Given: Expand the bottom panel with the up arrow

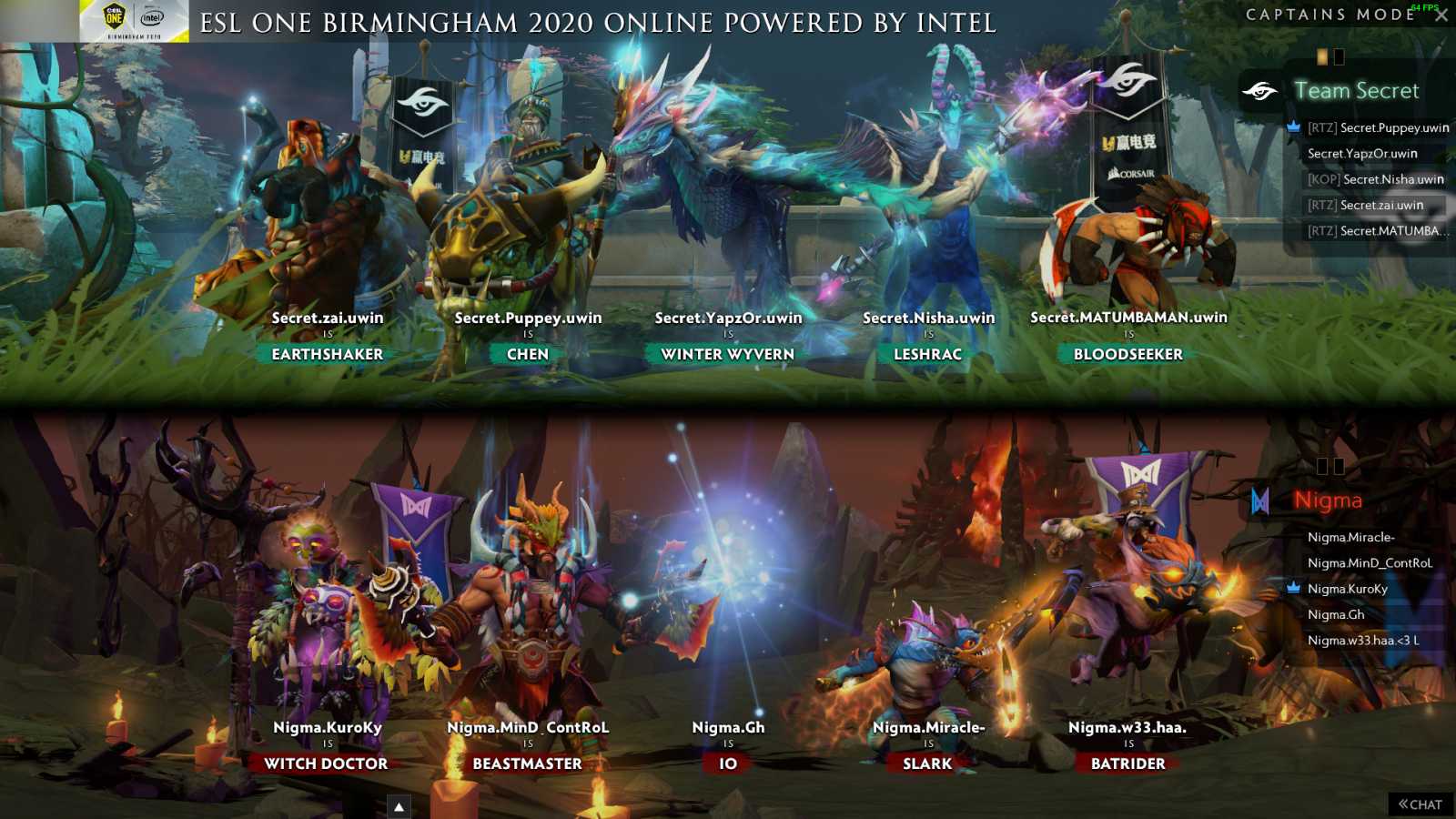Looking at the screenshot, I should click(398, 804).
